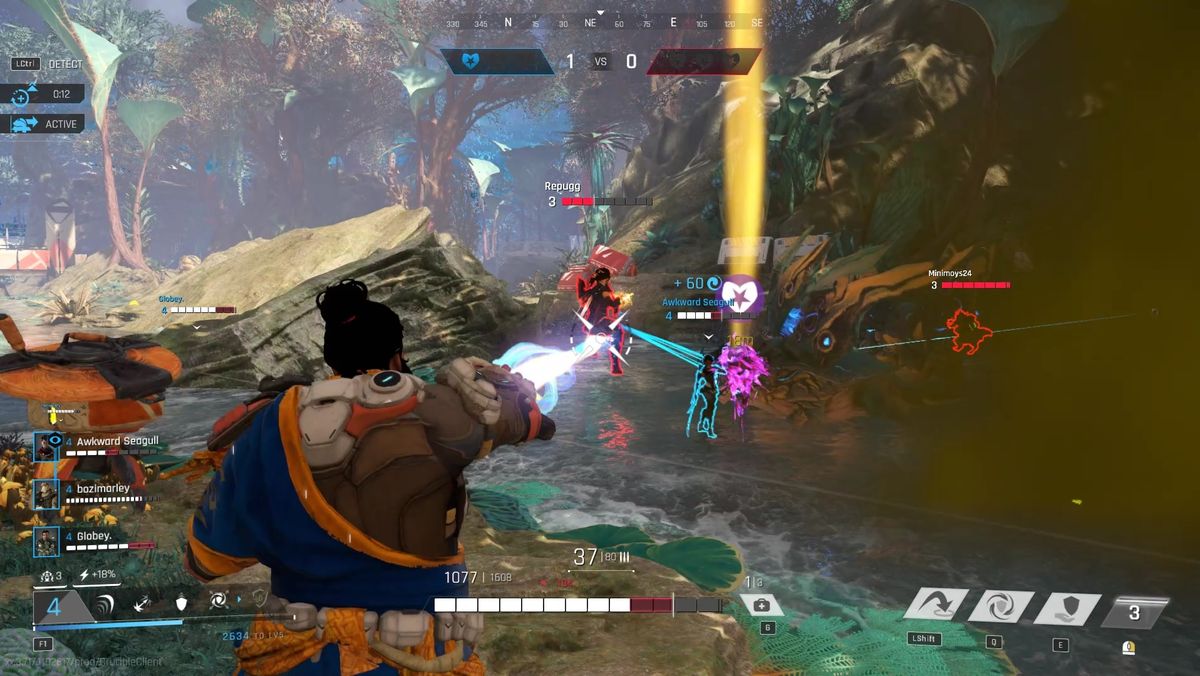The width and height of the screenshot is (1200, 676).
Task: Select bozimarley's teammate portrait
Action: point(46,494)
